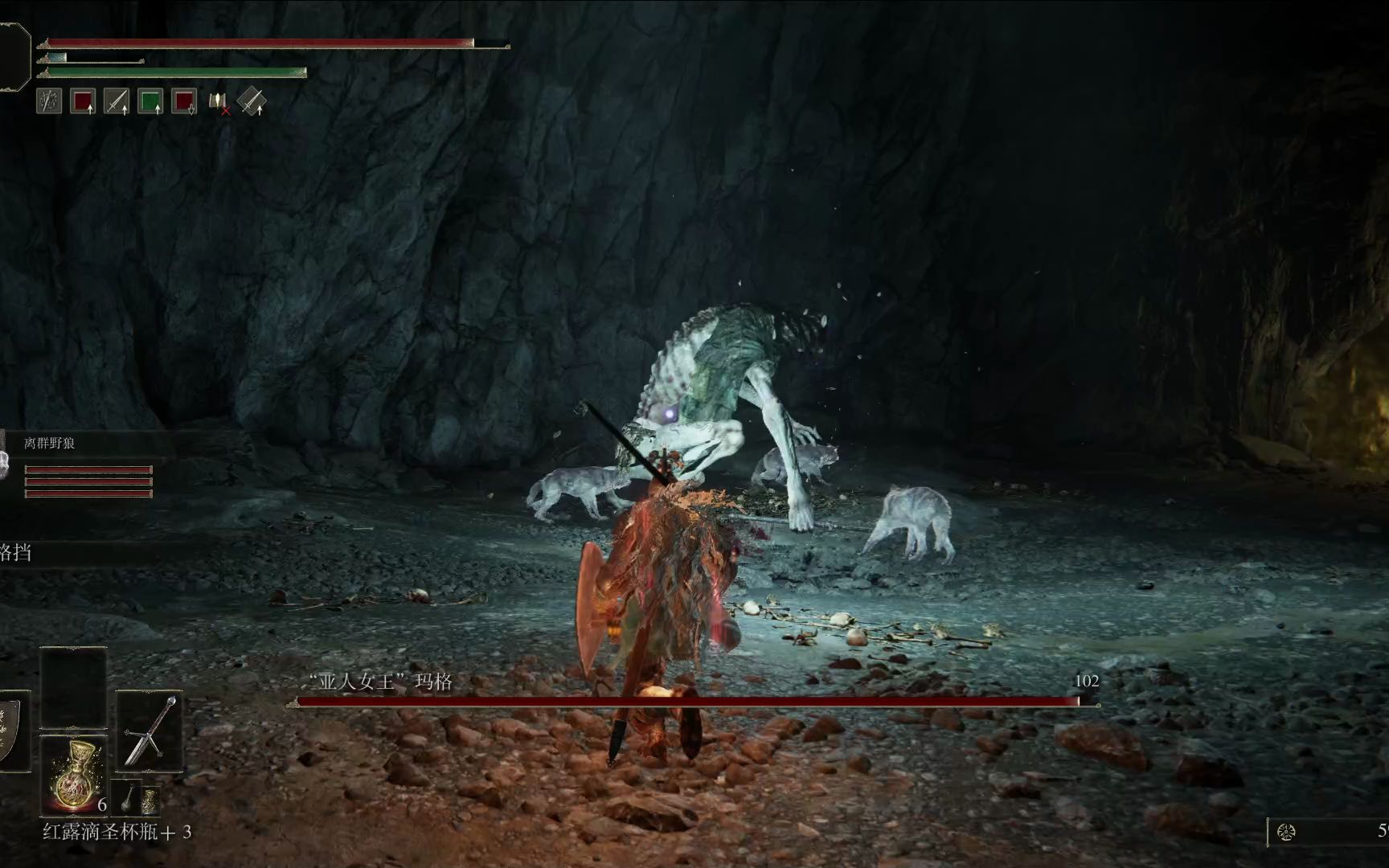Select the equipped shield slot
Viewport: 1389px width, 868px height.
tap(10, 731)
